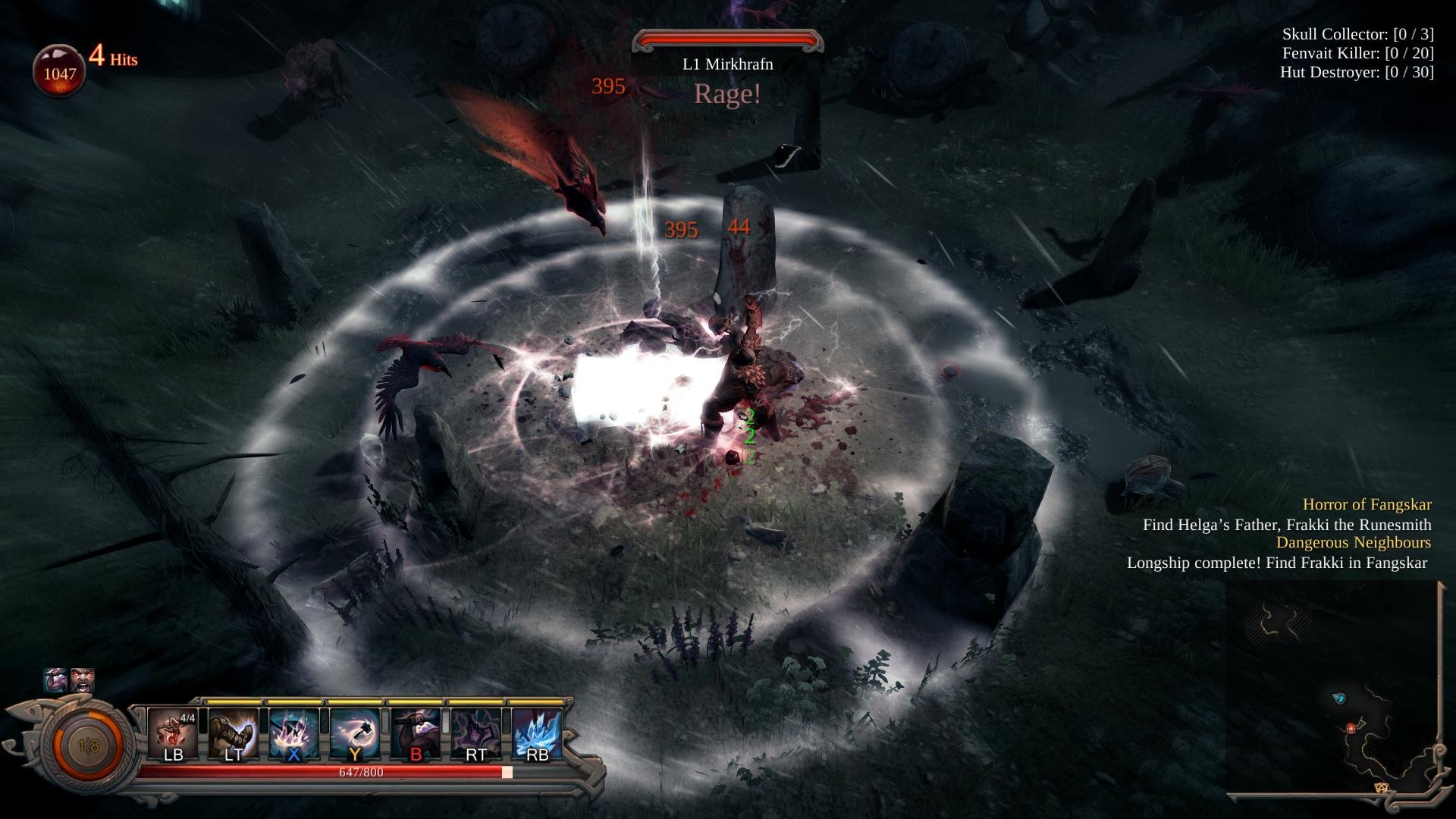The image size is (1456, 819).
Task: Open the character portrait above the skill bar
Action: [55, 681]
